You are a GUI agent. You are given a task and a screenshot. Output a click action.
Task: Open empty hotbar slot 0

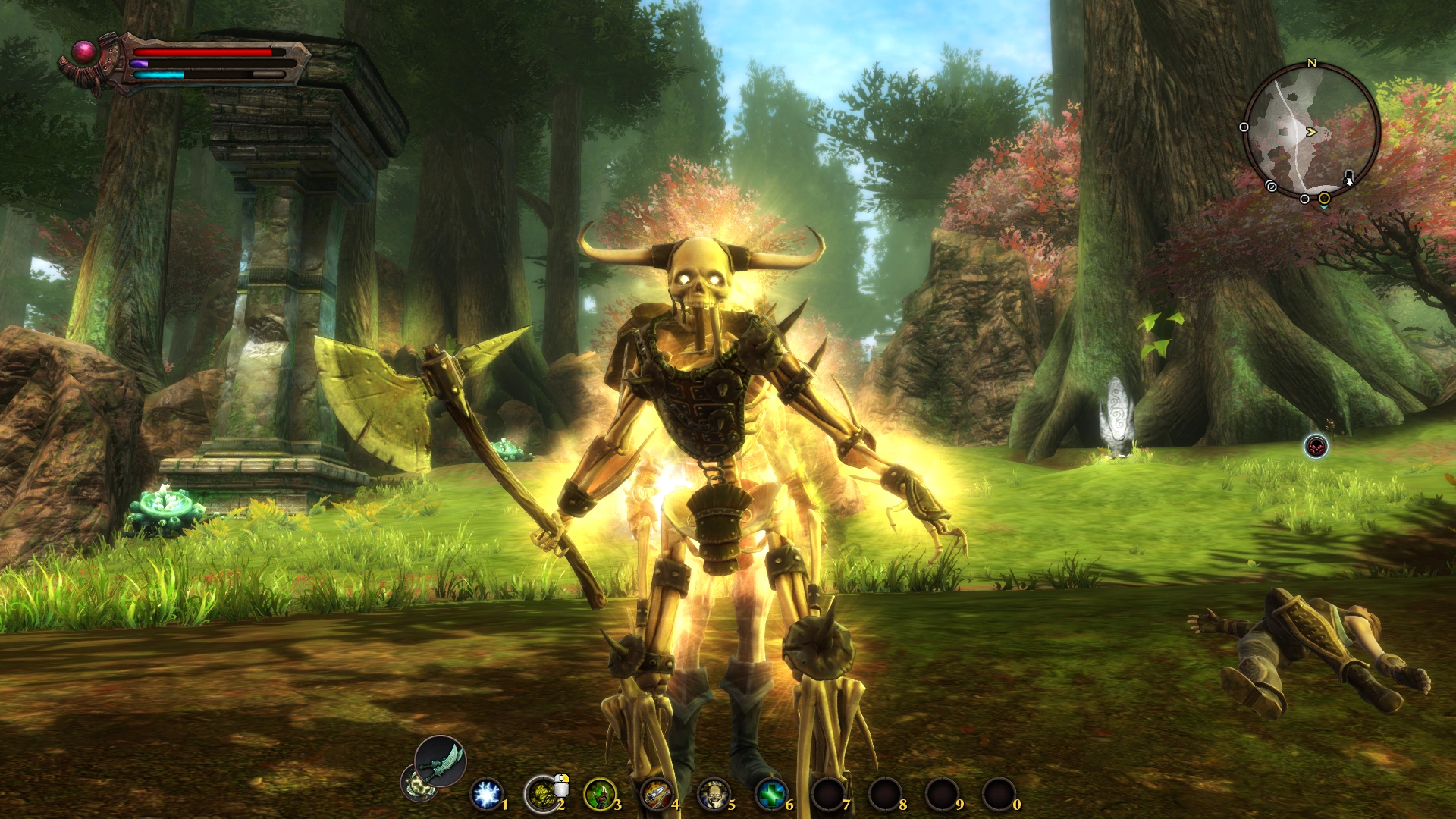point(999,793)
